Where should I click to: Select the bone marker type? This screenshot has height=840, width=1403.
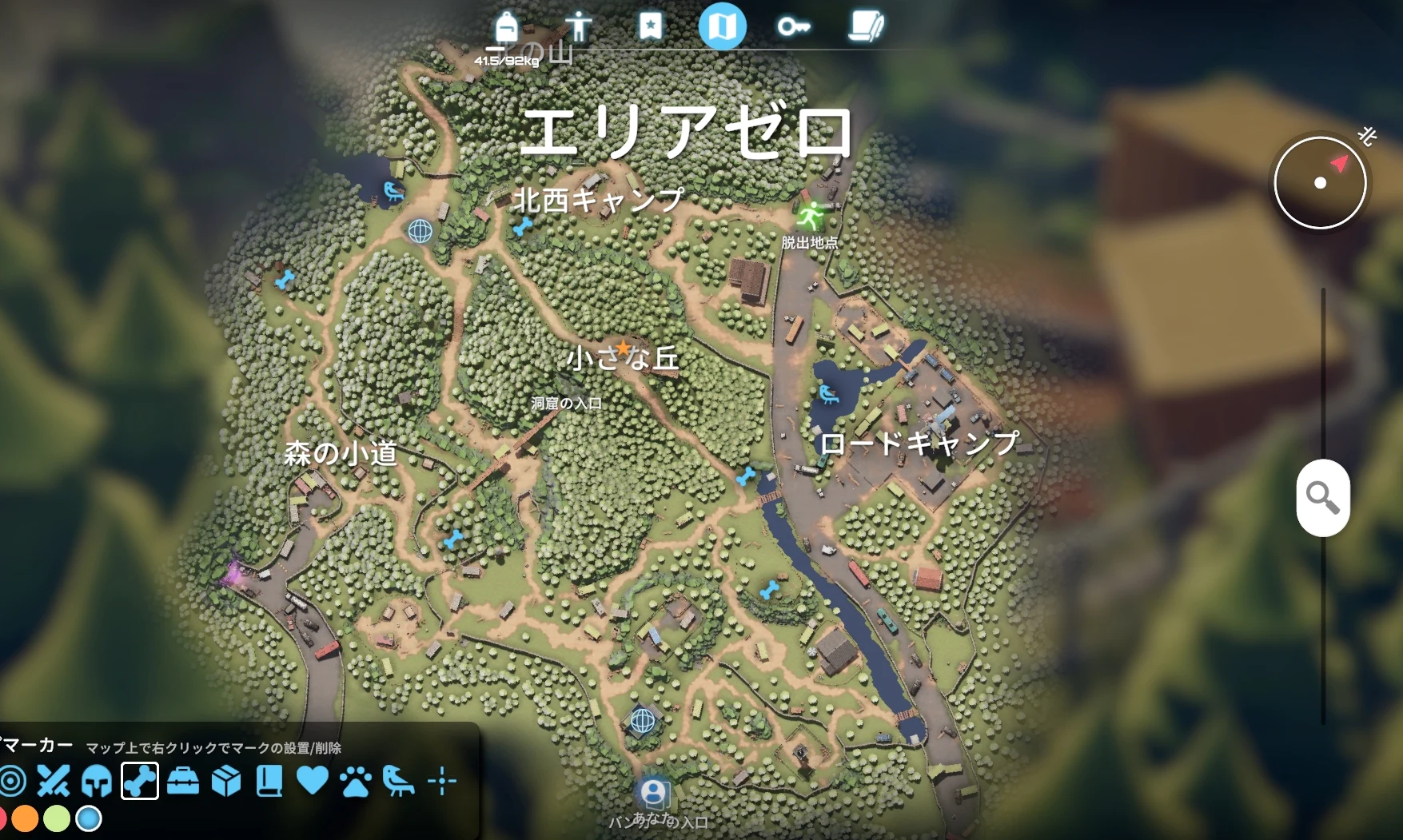(140, 781)
